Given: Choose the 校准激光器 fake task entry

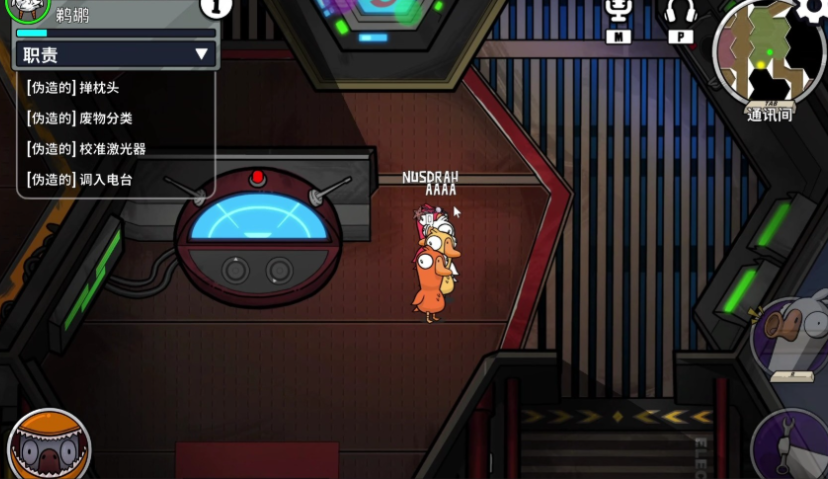Looking at the screenshot, I should [x=86, y=149].
